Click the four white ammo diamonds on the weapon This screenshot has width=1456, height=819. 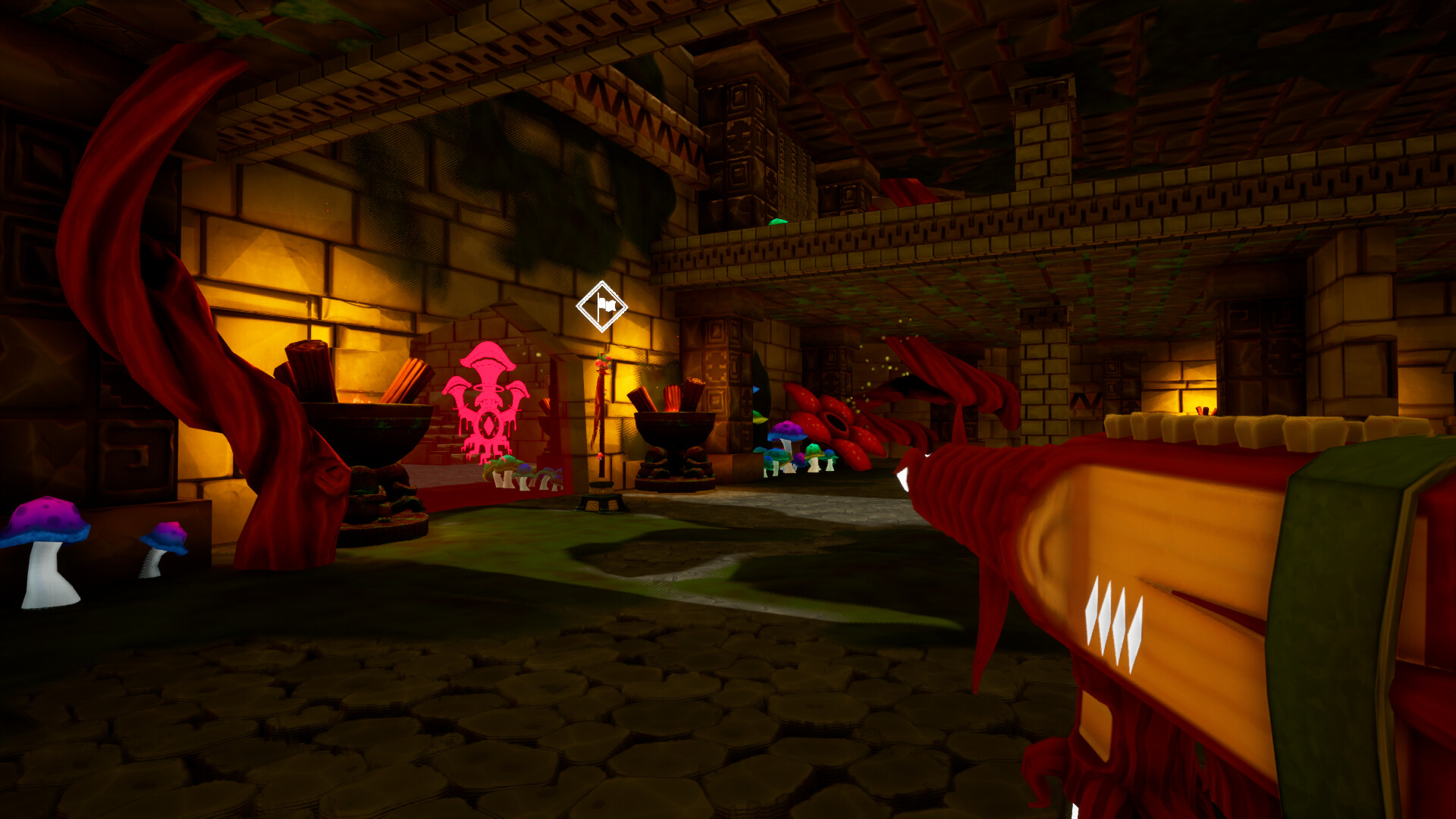(x=1113, y=614)
